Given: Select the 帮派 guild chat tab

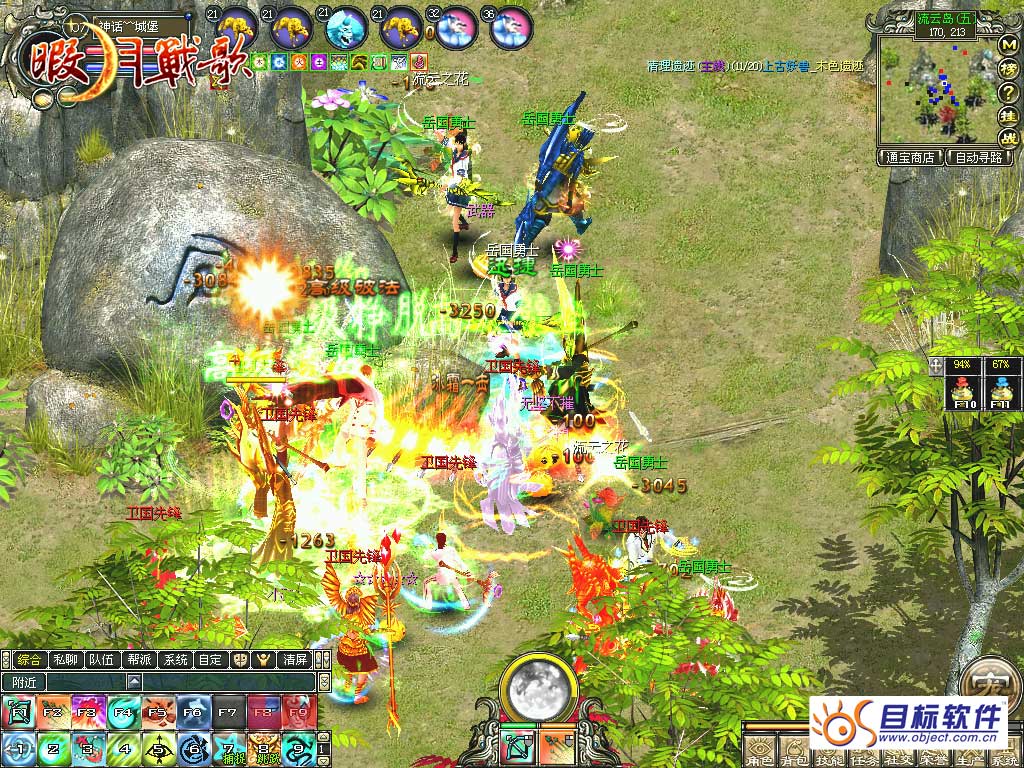Looking at the screenshot, I should click(138, 660).
